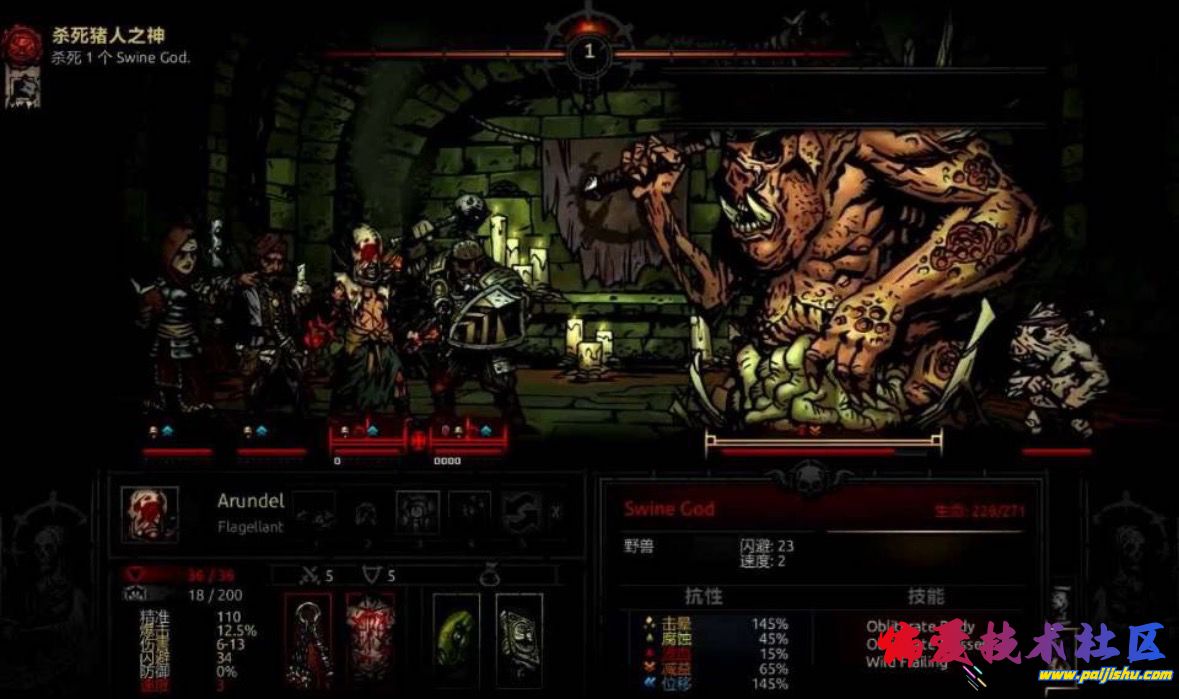Viewport: 1179px width, 699px height.
Task: Inspect the bloodied armor slot
Action: click(370, 635)
